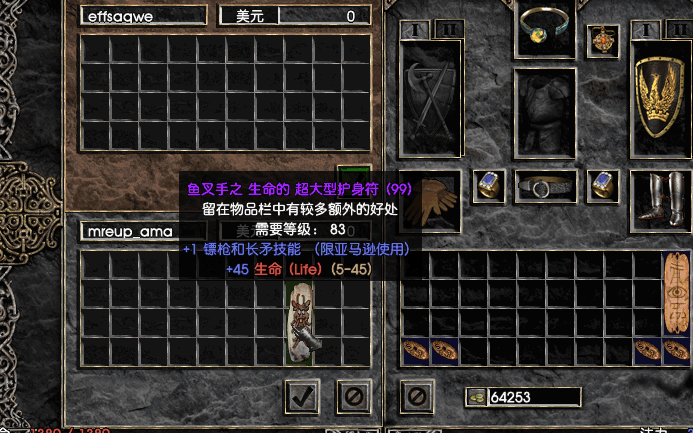Select the blue ring right of the belt
This screenshot has height=433, width=693.
[603, 184]
